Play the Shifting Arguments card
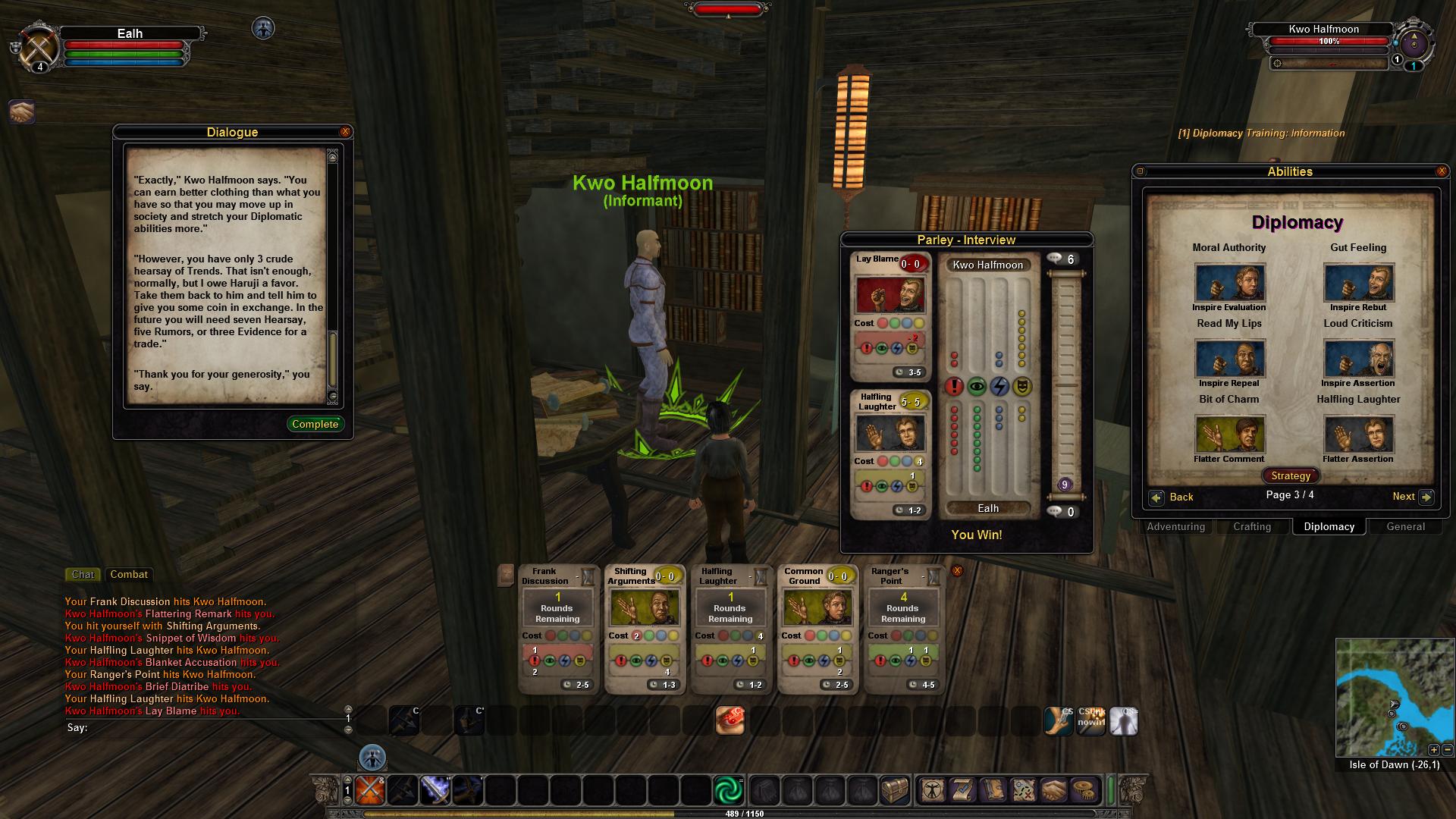Viewport: 1456px width, 819px height. click(643, 629)
